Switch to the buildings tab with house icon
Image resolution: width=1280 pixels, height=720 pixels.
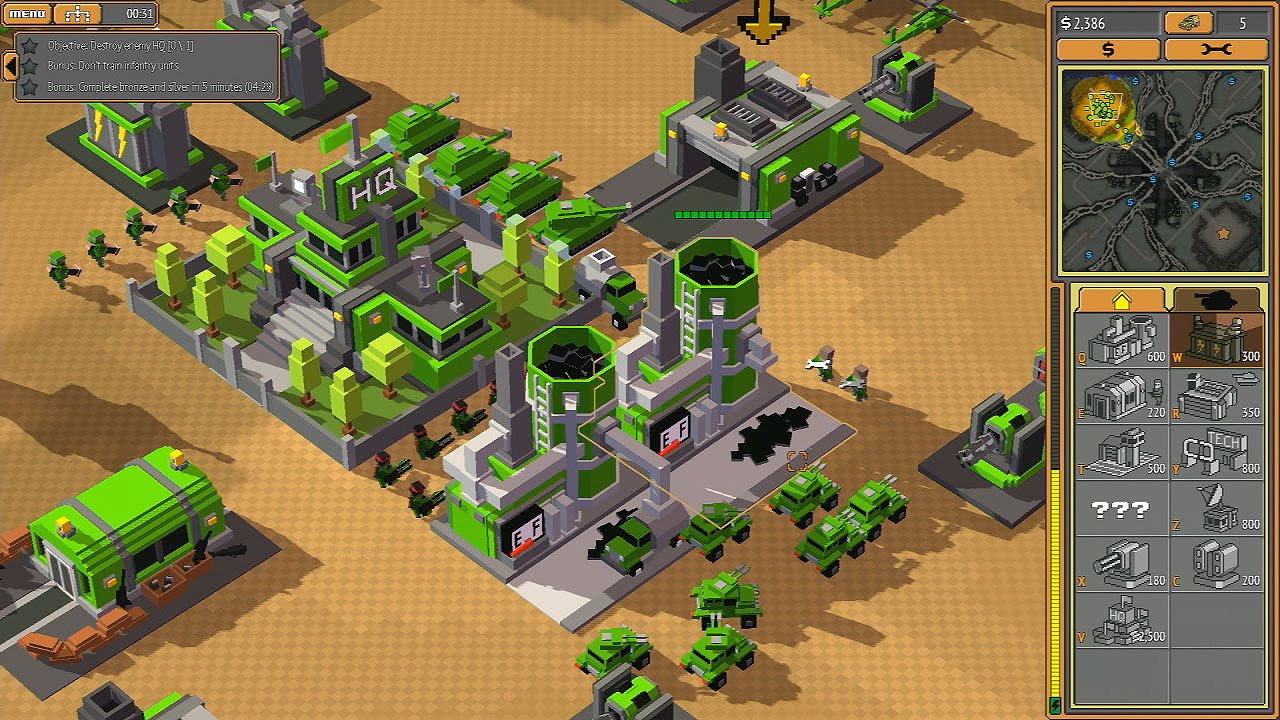pos(1120,300)
